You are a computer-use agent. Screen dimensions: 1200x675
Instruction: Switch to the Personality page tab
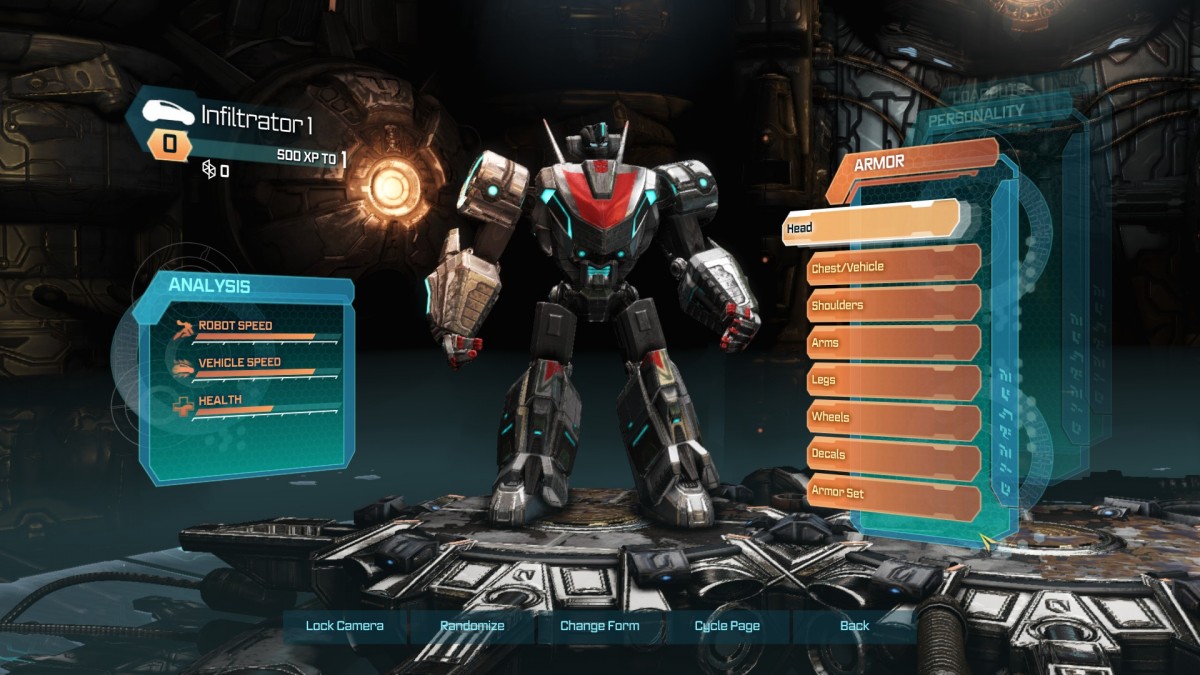point(976,115)
